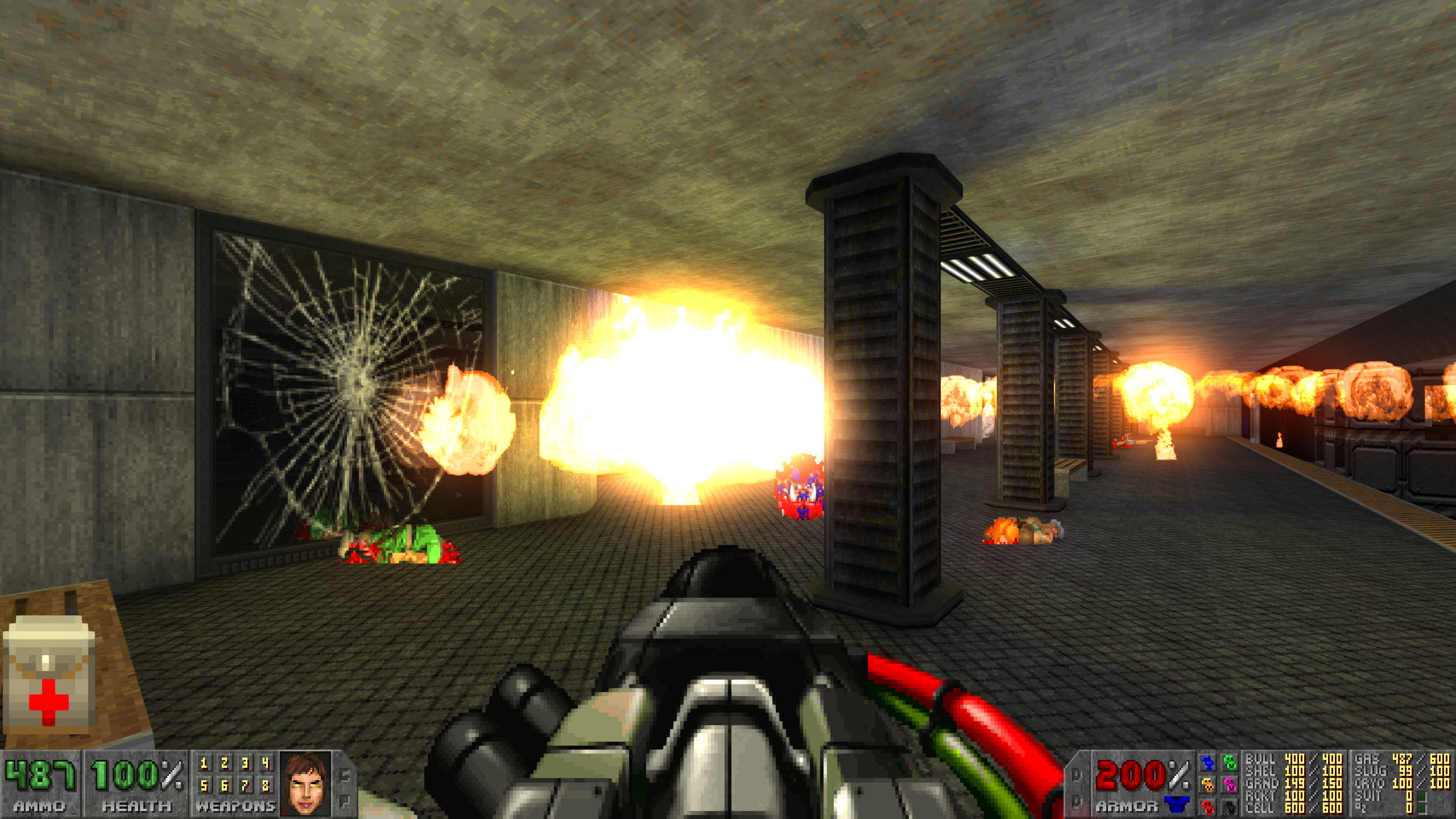Image resolution: width=1456 pixels, height=819 pixels.
Task: Click the yellow-orange skull key icon
Action: 1206,785
